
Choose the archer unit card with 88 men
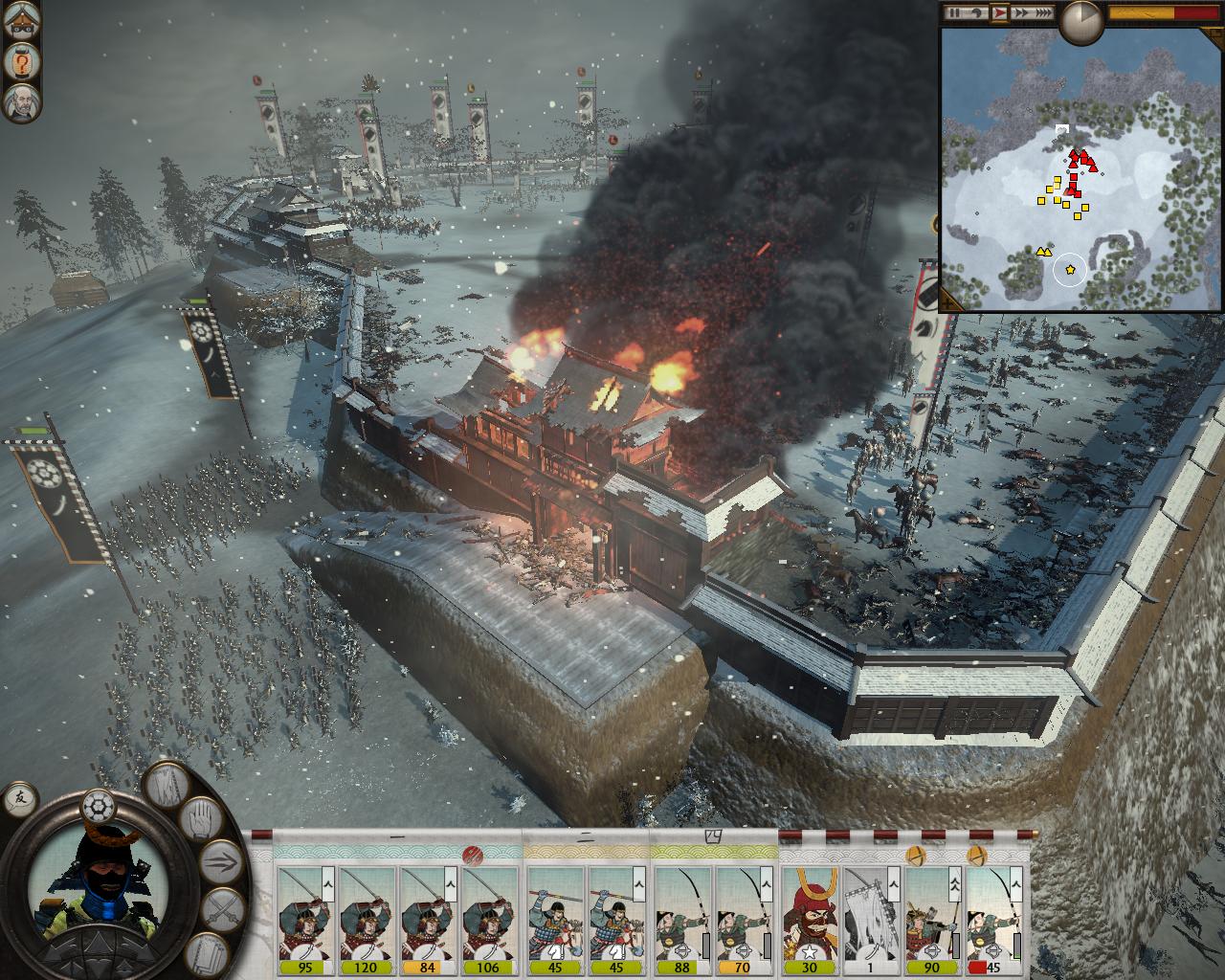tap(683, 921)
